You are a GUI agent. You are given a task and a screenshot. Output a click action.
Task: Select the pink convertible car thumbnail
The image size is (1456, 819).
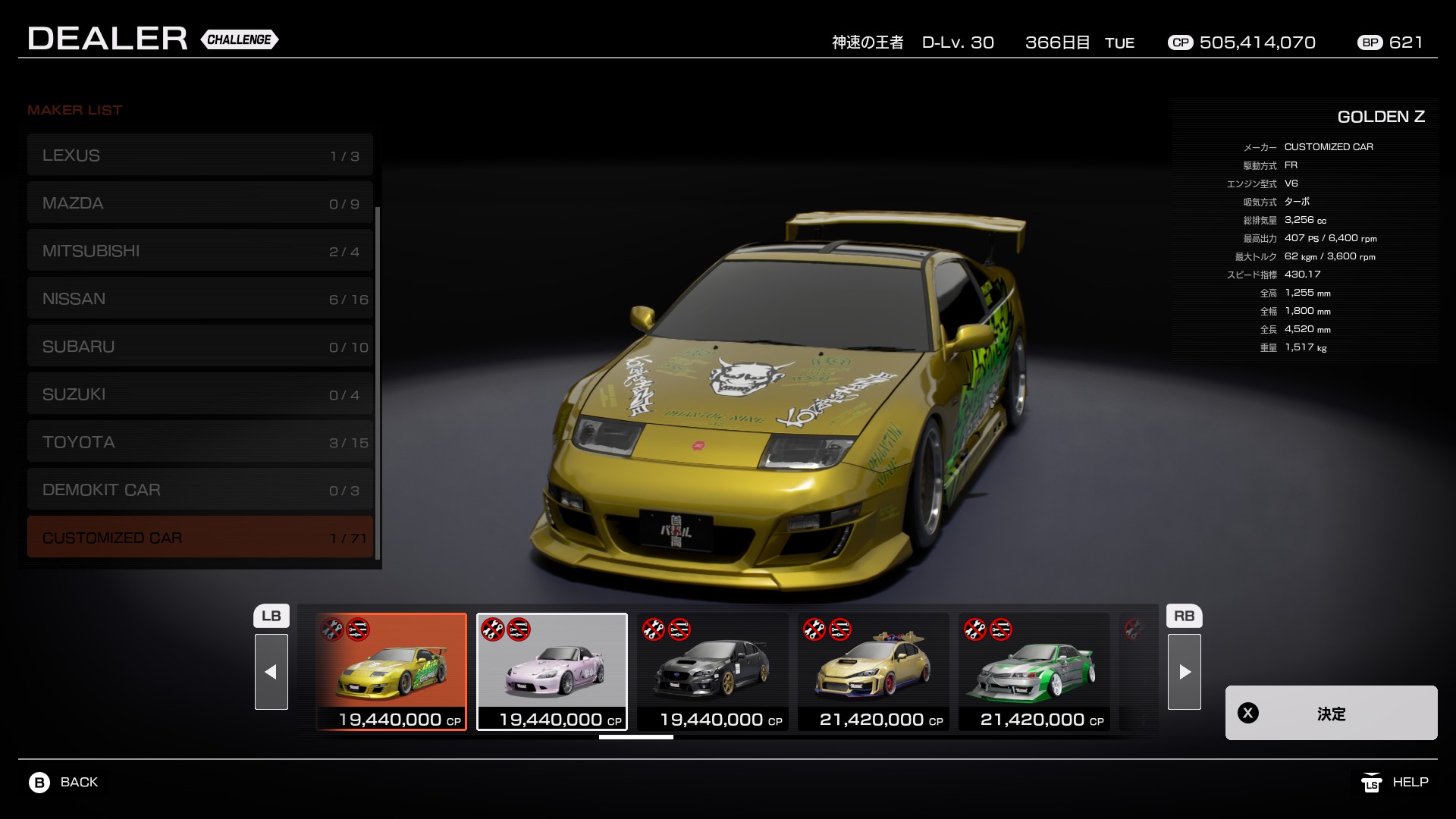coord(552,672)
